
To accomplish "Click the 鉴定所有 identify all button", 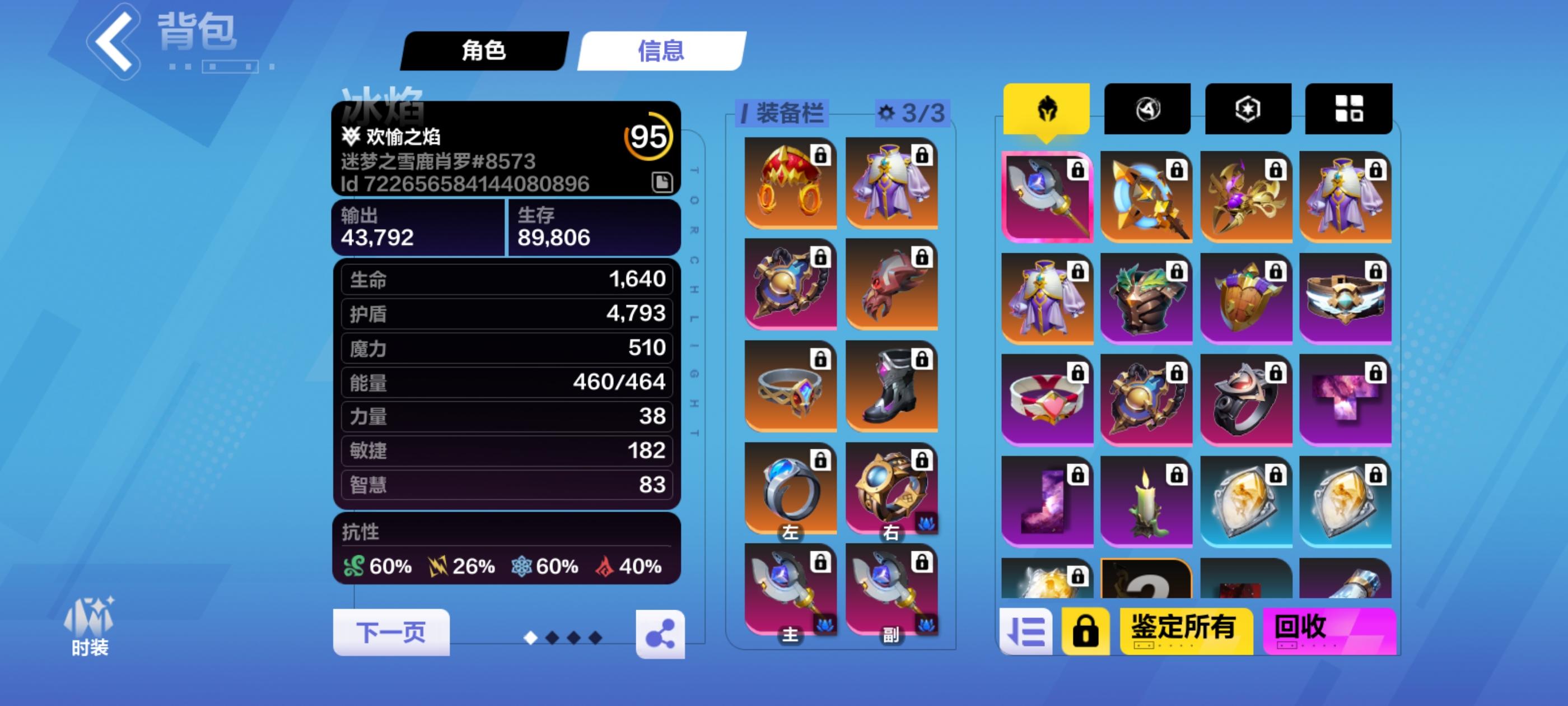I will click(1186, 631).
